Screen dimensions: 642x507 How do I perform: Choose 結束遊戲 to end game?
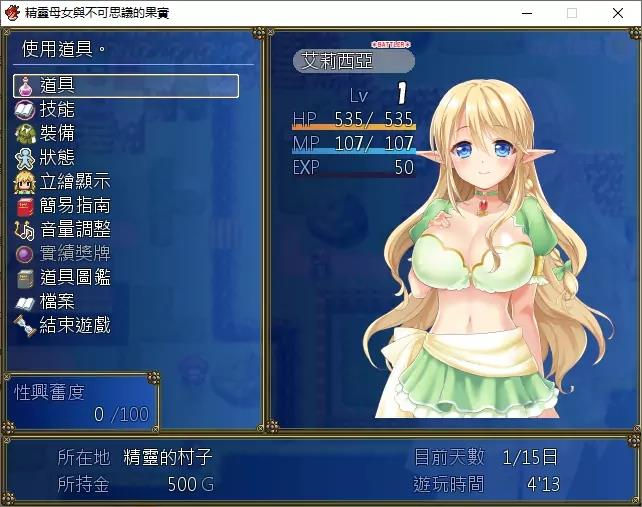[74, 325]
